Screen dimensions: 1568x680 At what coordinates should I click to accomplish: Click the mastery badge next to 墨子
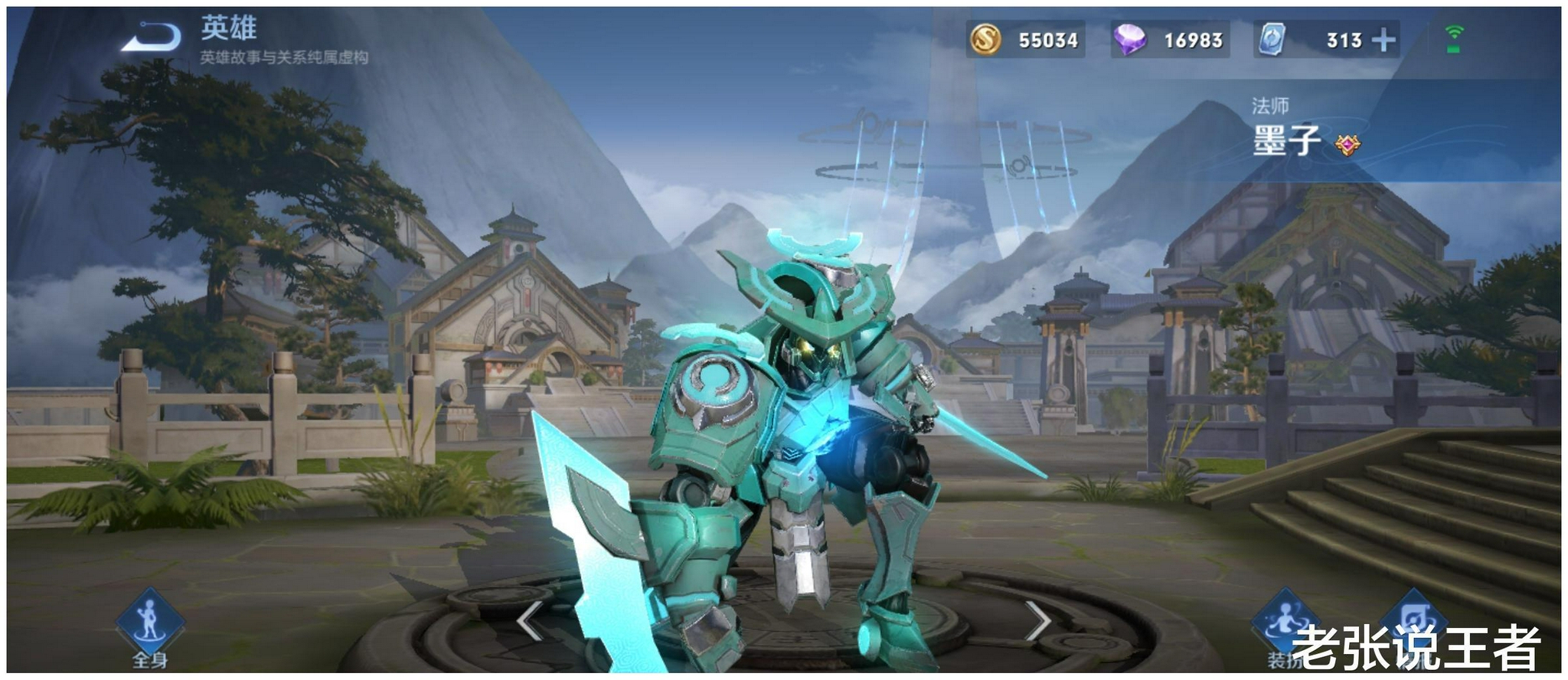point(1347,144)
